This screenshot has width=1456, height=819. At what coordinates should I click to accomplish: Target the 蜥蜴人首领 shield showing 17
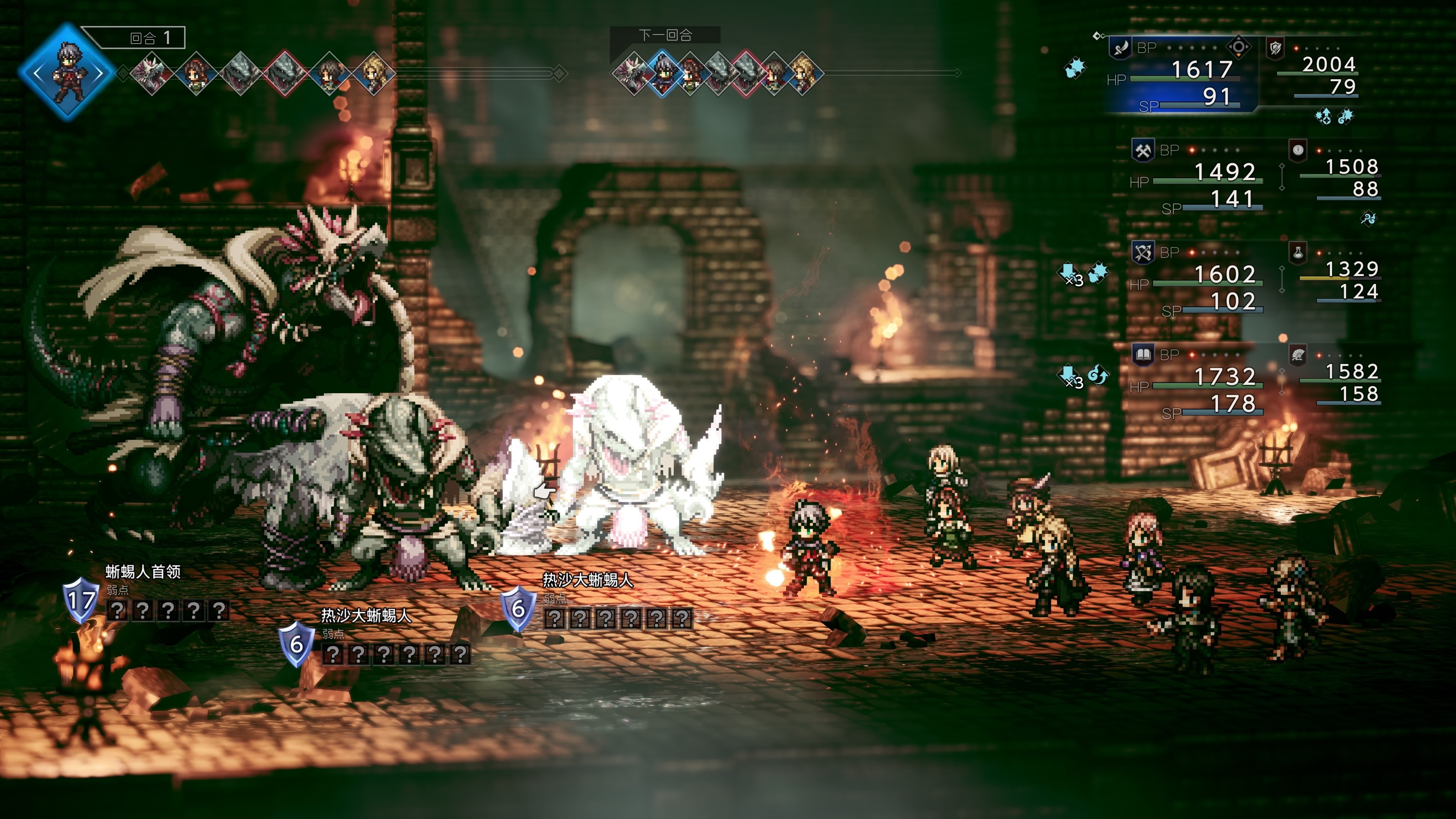click(x=80, y=599)
